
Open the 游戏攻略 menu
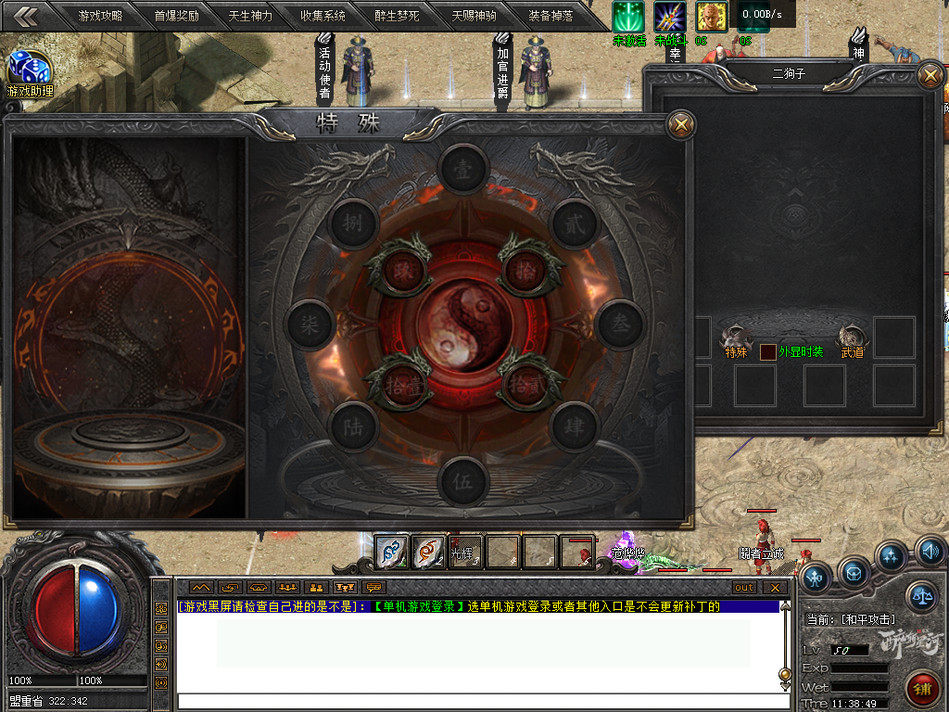point(99,16)
